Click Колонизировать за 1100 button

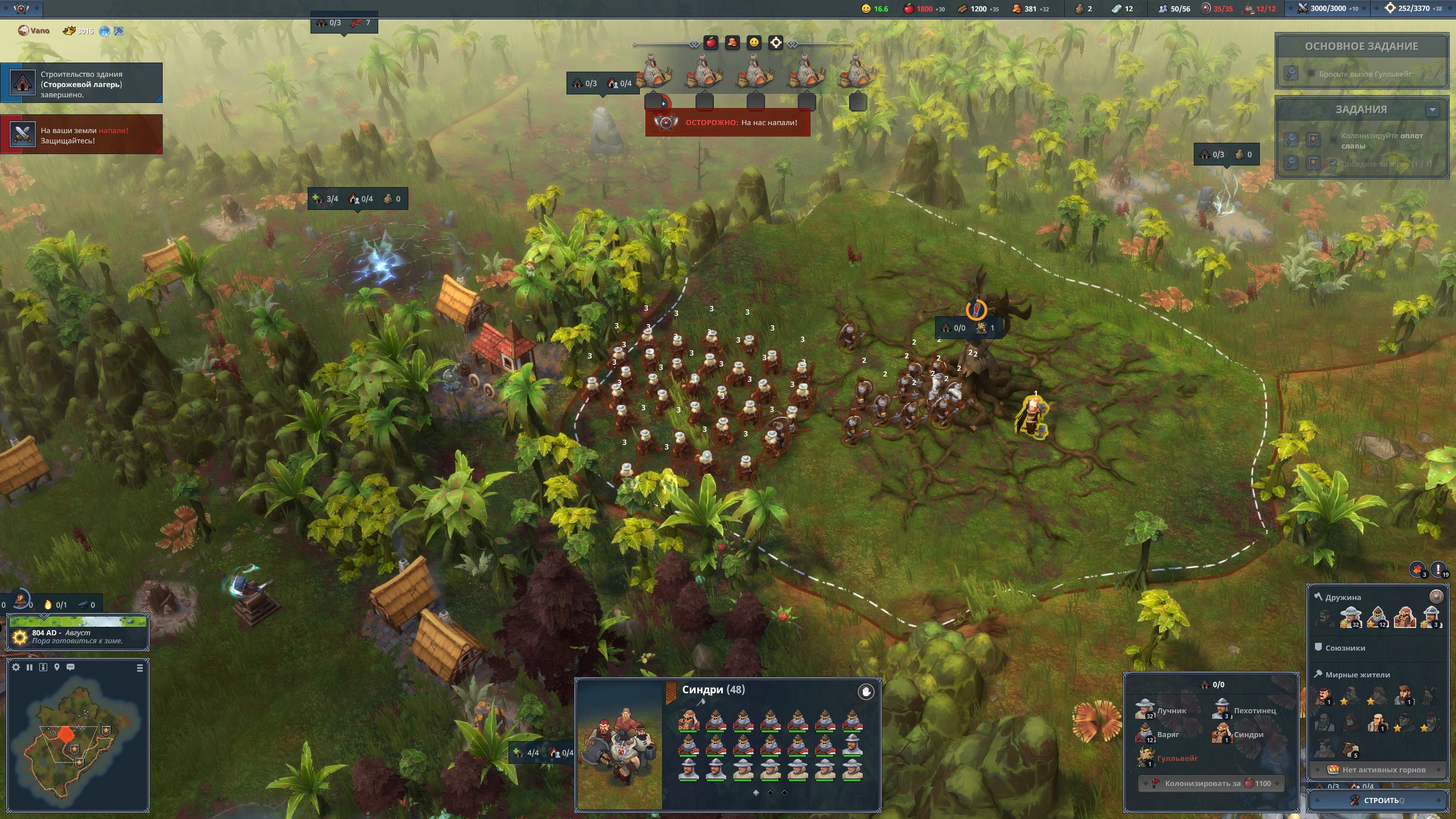click(1211, 783)
